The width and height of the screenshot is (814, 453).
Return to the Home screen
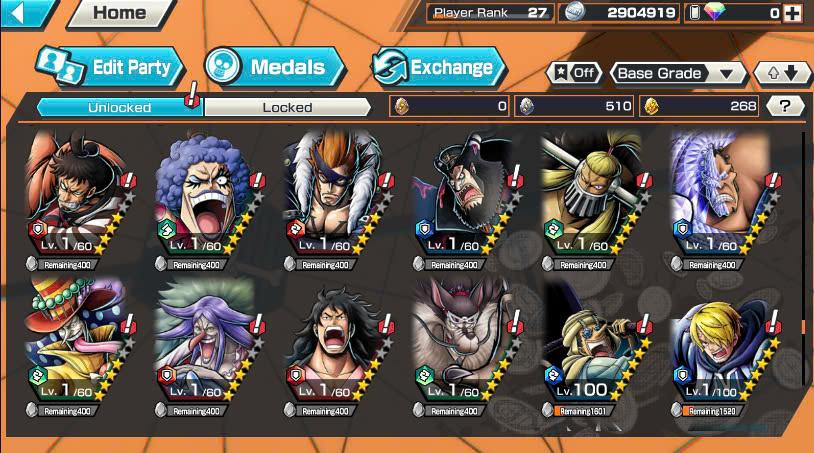[x=118, y=13]
